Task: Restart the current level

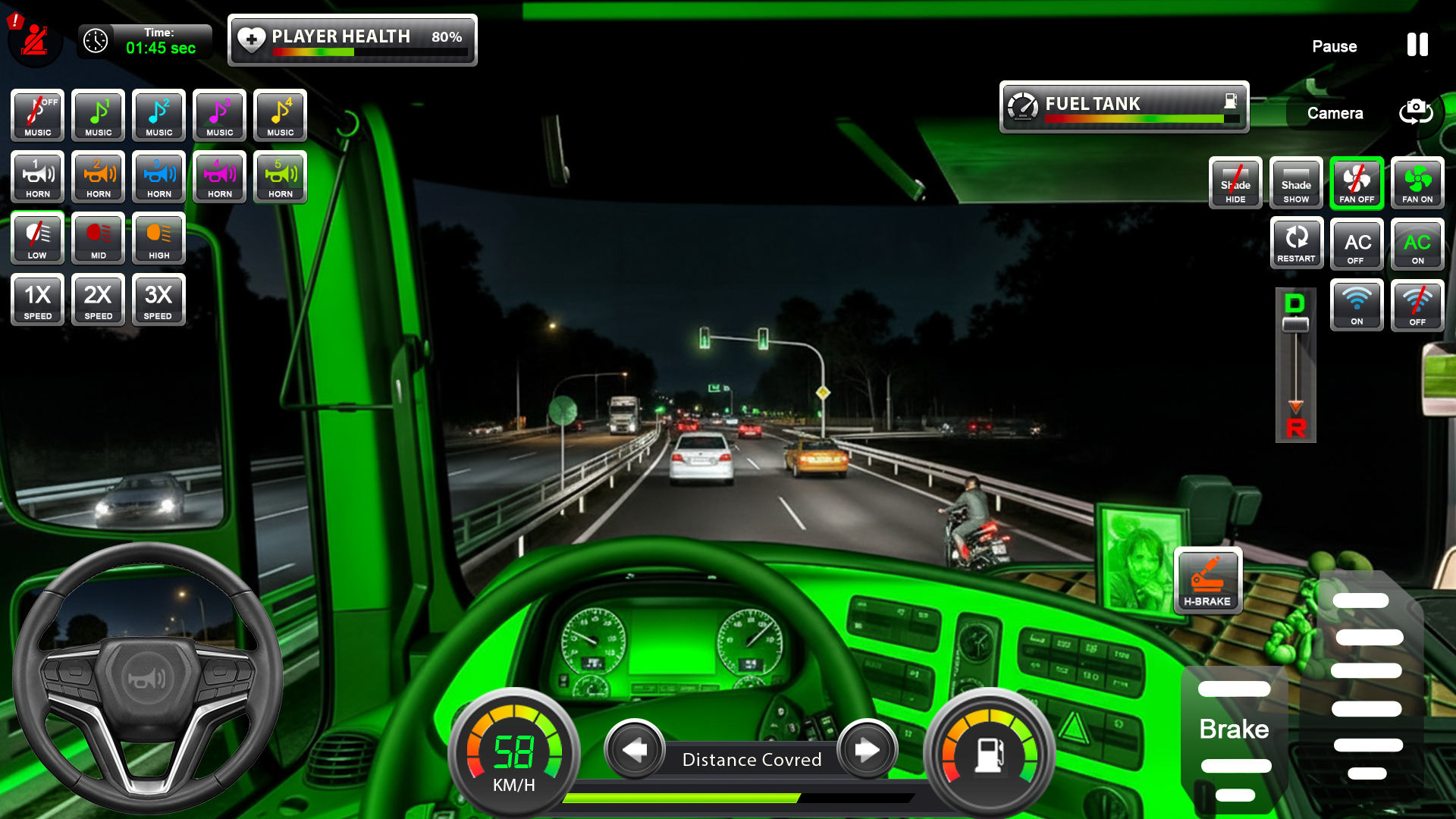Action: click(1297, 243)
